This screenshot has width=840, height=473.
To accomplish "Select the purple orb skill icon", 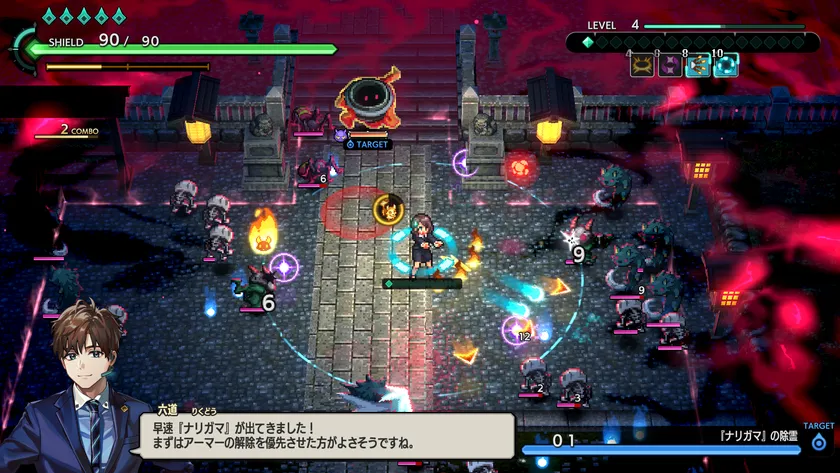I will pyautogui.click(x=668, y=66).
